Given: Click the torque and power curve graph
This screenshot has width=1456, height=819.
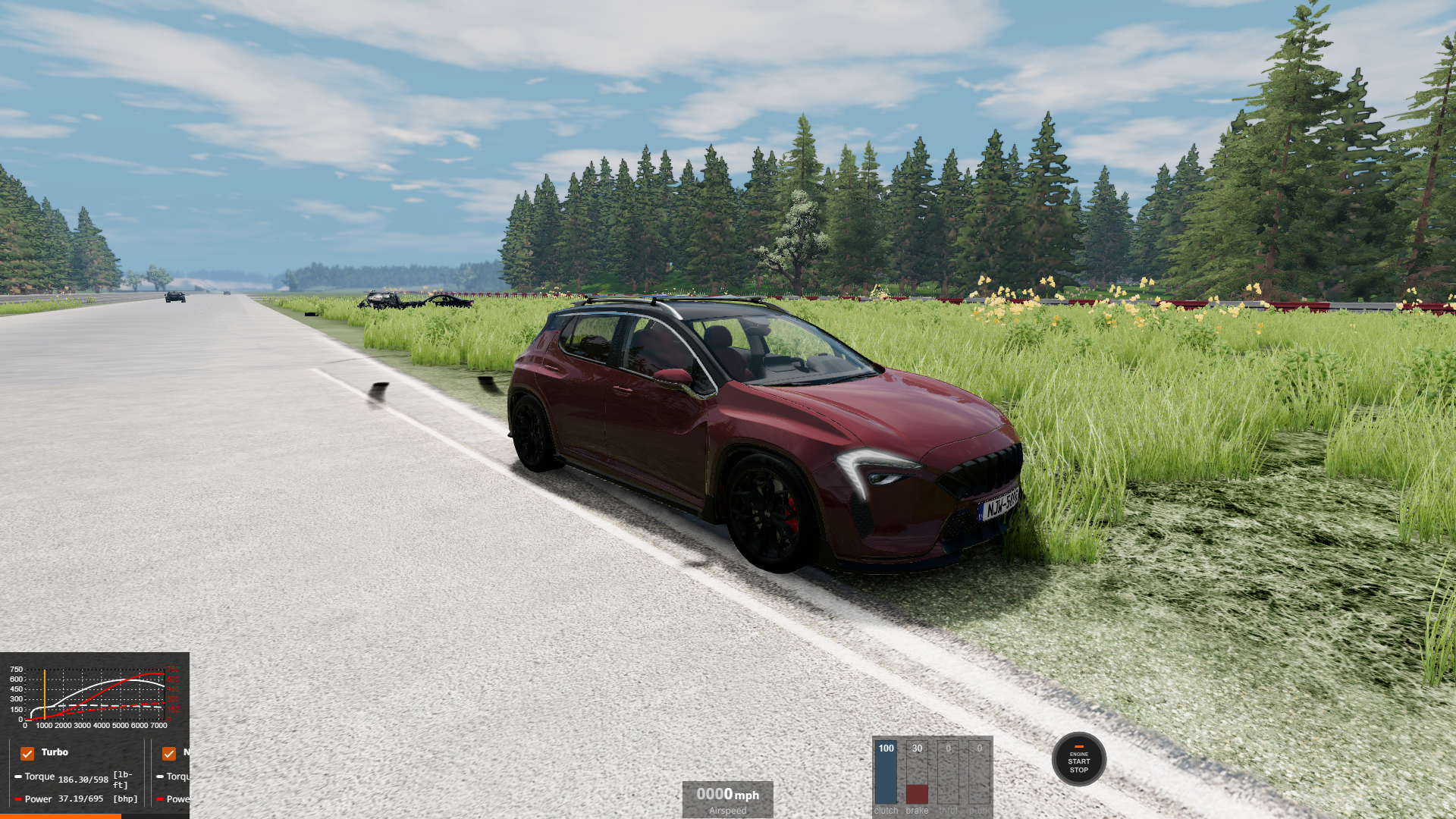Looking at the screenshot, I should [95, 695].
